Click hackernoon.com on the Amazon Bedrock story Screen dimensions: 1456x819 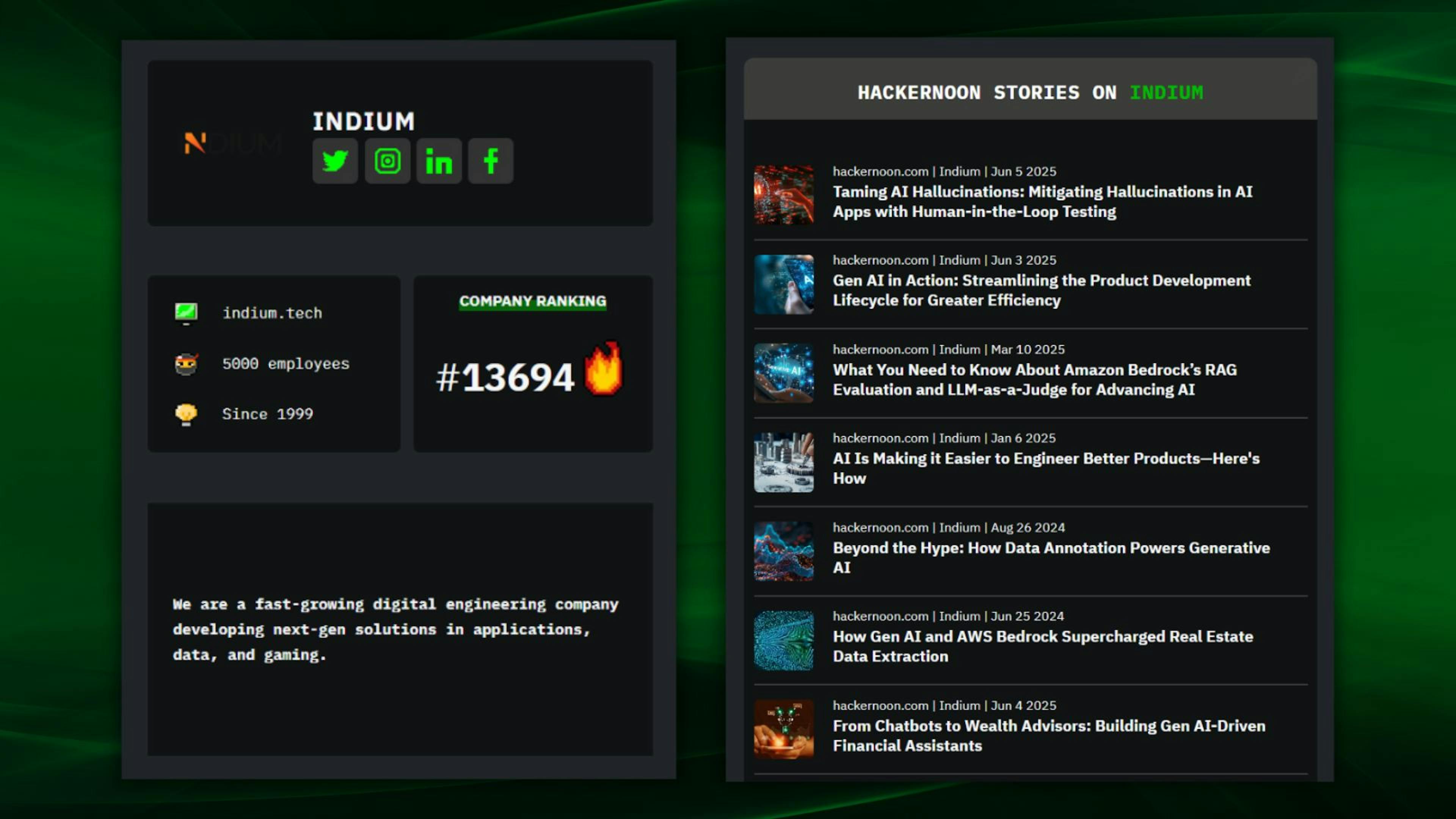(880, 349)
